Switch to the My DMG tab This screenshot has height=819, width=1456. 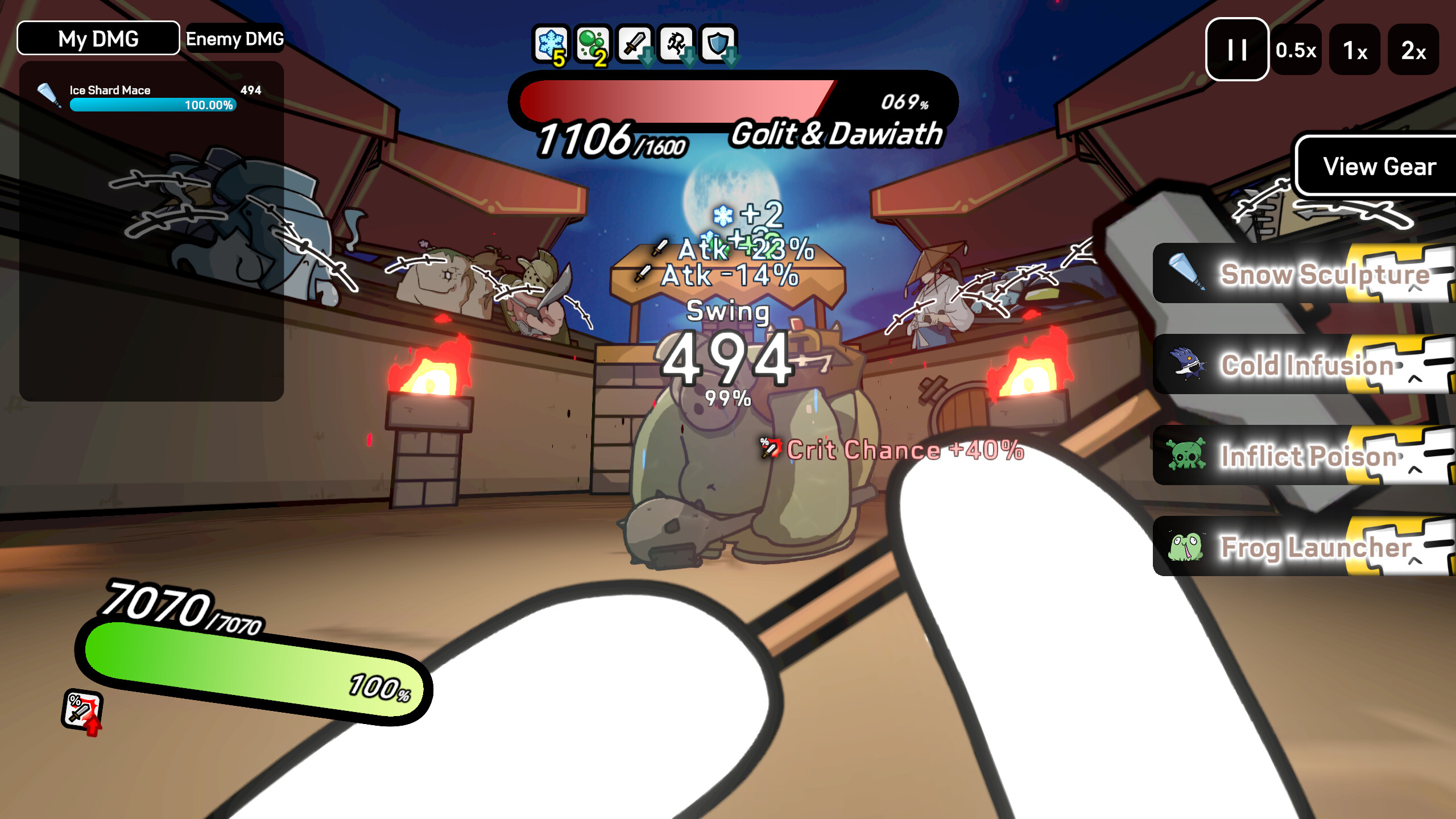click(x=97, y=39)
